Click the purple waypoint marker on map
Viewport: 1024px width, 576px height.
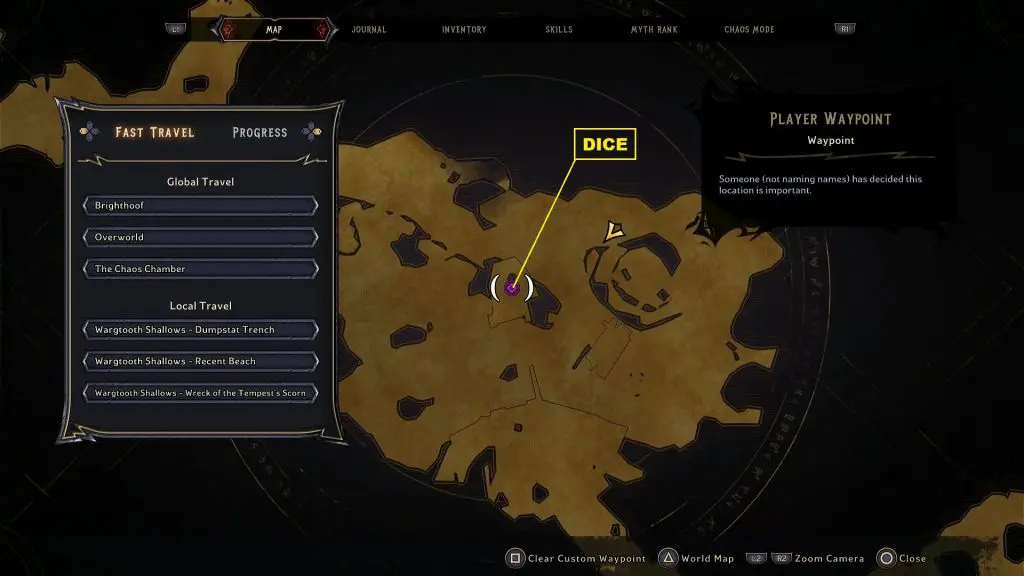pyautogui.click(x=512, y=288)
